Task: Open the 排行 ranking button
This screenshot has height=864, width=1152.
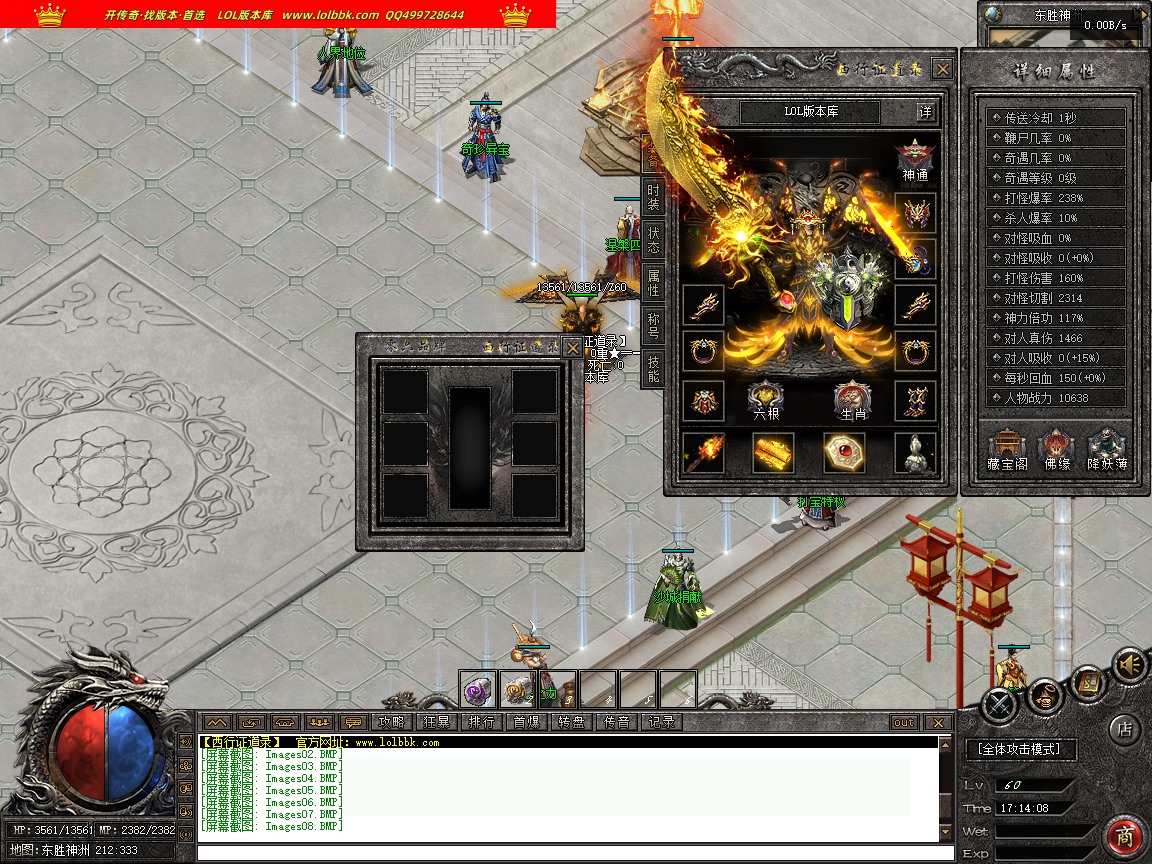Action: point(481,722)
